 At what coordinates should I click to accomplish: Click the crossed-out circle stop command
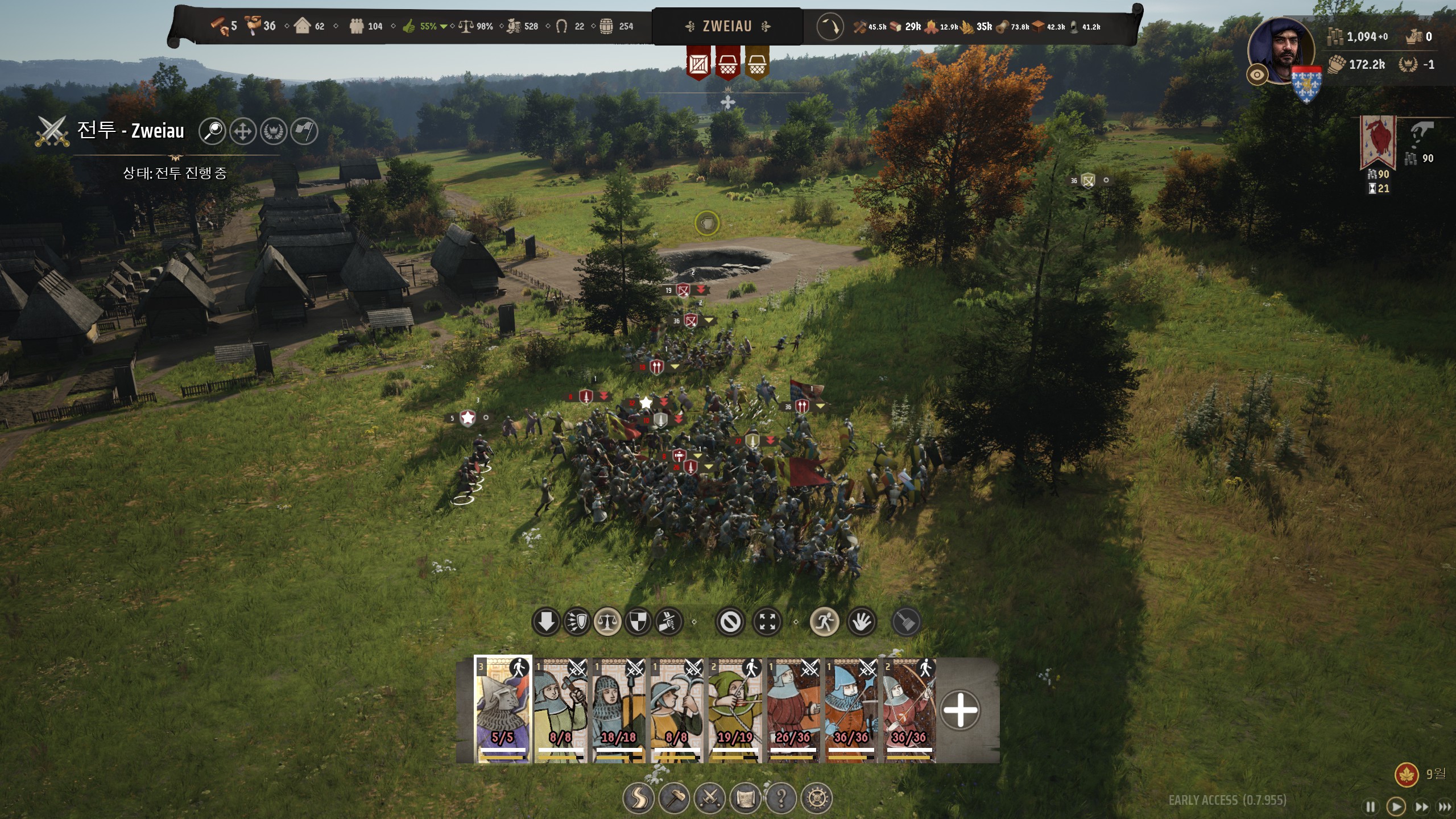click(x=730, y=622)
